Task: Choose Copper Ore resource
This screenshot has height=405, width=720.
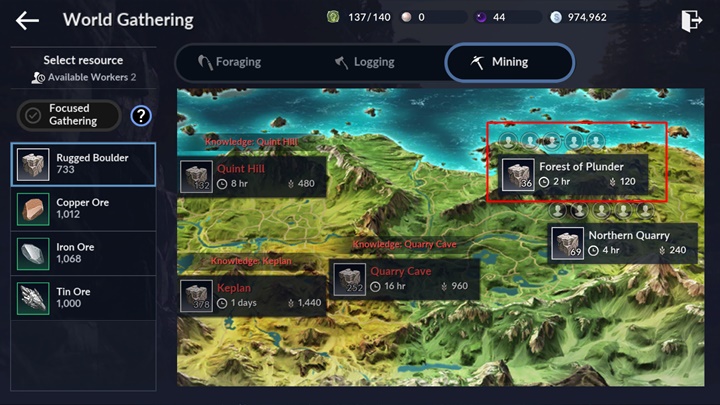Action: (84, 209)
